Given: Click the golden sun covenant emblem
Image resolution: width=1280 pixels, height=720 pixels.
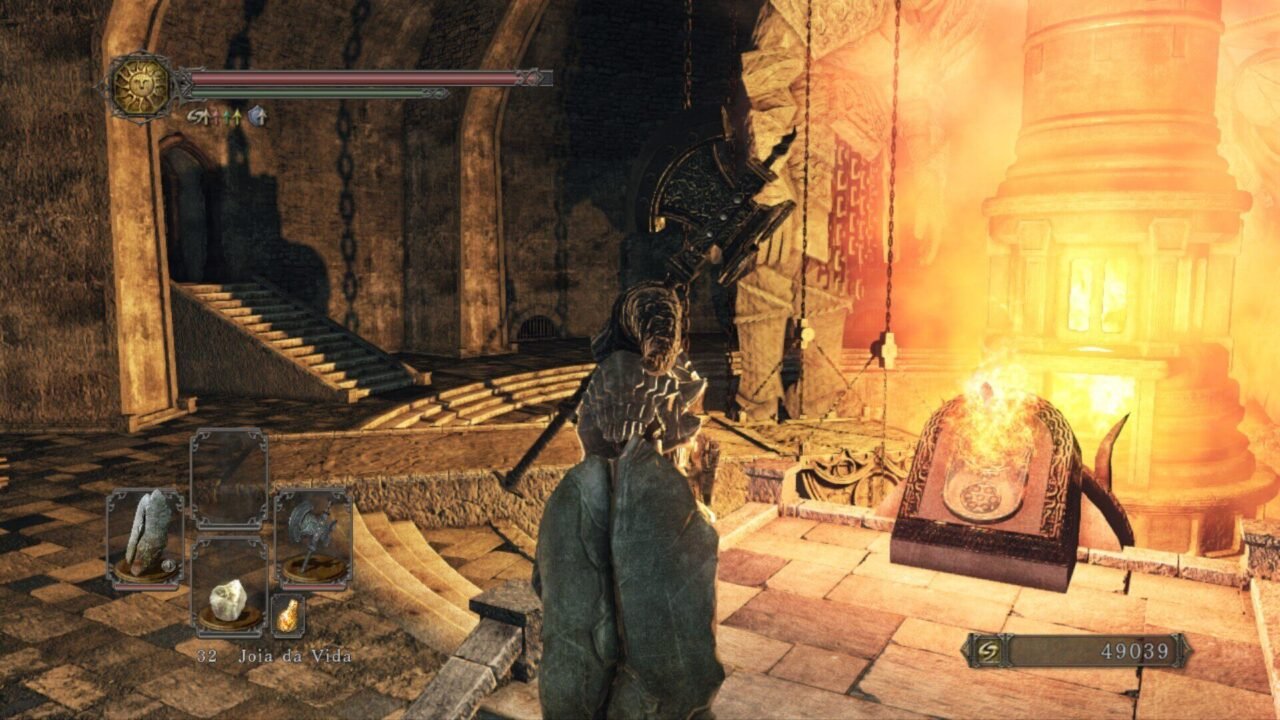Looking at the screenshot, I should tap(141, 87).
